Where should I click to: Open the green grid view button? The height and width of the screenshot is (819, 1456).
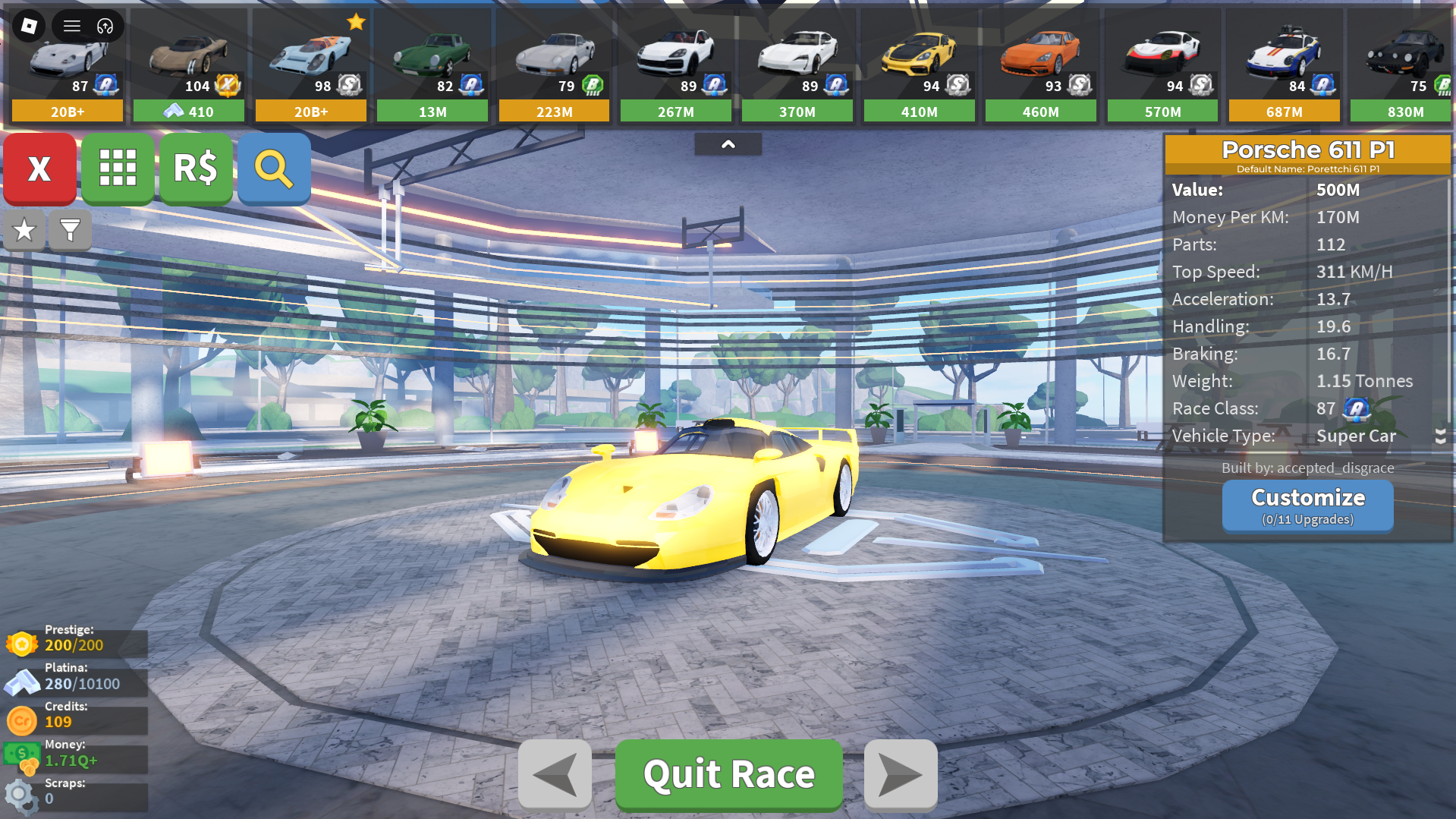coord(118,169)
